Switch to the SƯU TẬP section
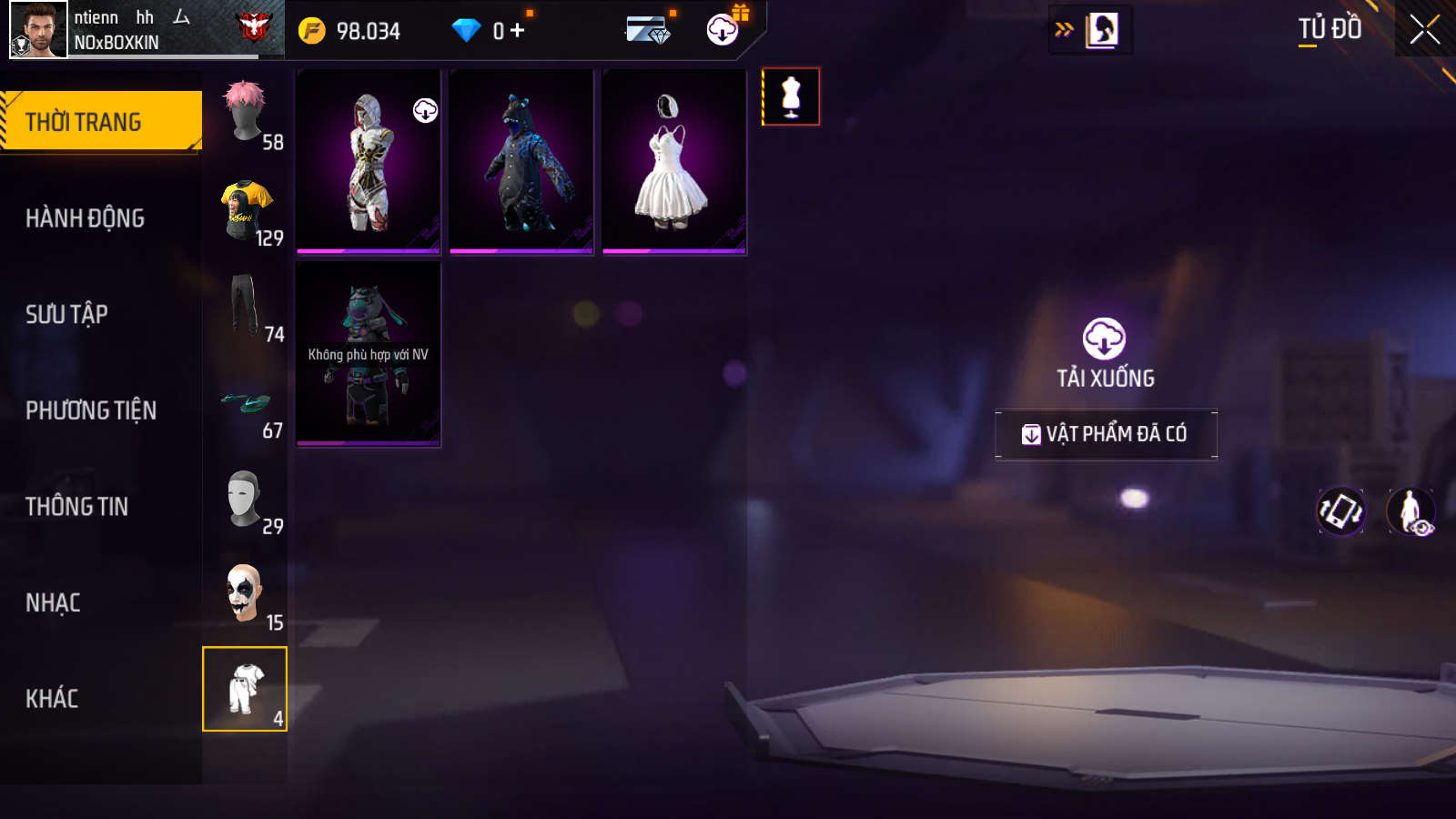1456x819 pixels. (67, 314)
